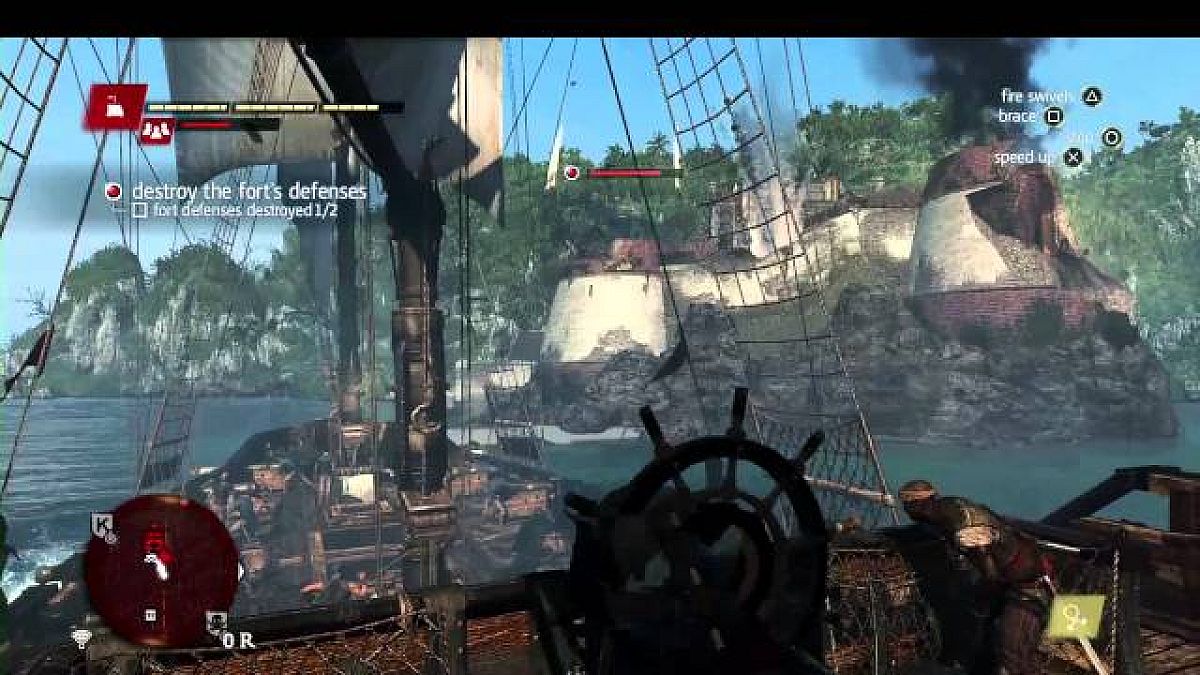Tick the 'fort defenses destroyed' checkbox
Viewport: 1200px width, 675px height.
140,210
